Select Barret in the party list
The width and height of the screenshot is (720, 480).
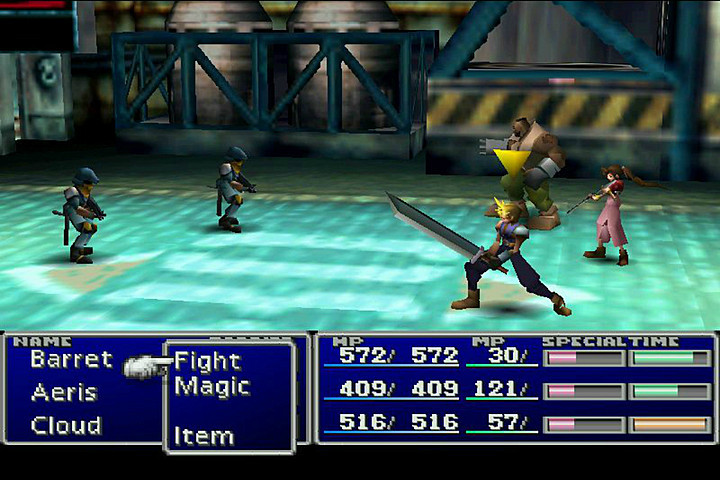click(x=71, y=359)
